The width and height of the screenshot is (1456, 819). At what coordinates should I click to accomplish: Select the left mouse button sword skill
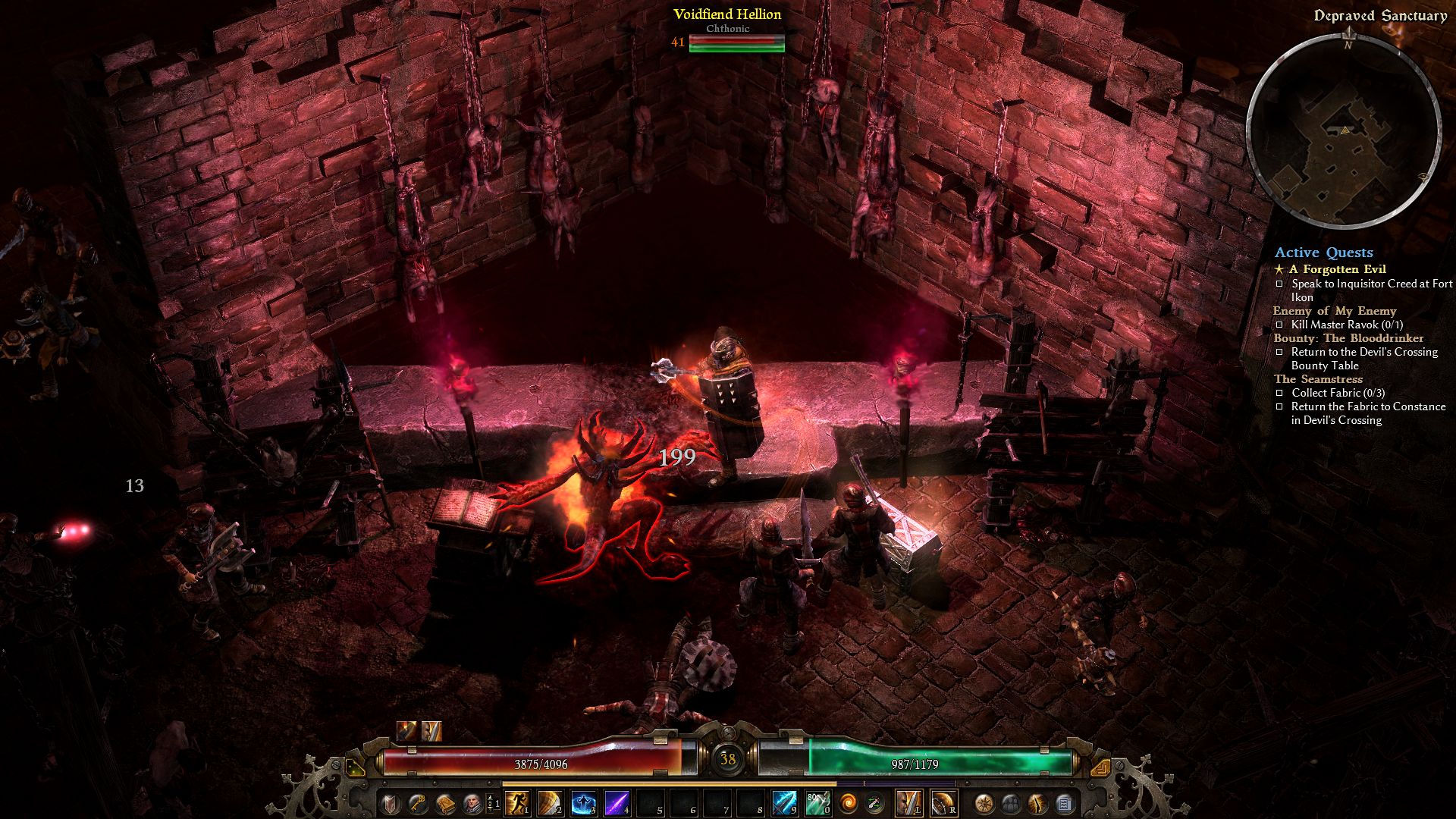(909, 803)
